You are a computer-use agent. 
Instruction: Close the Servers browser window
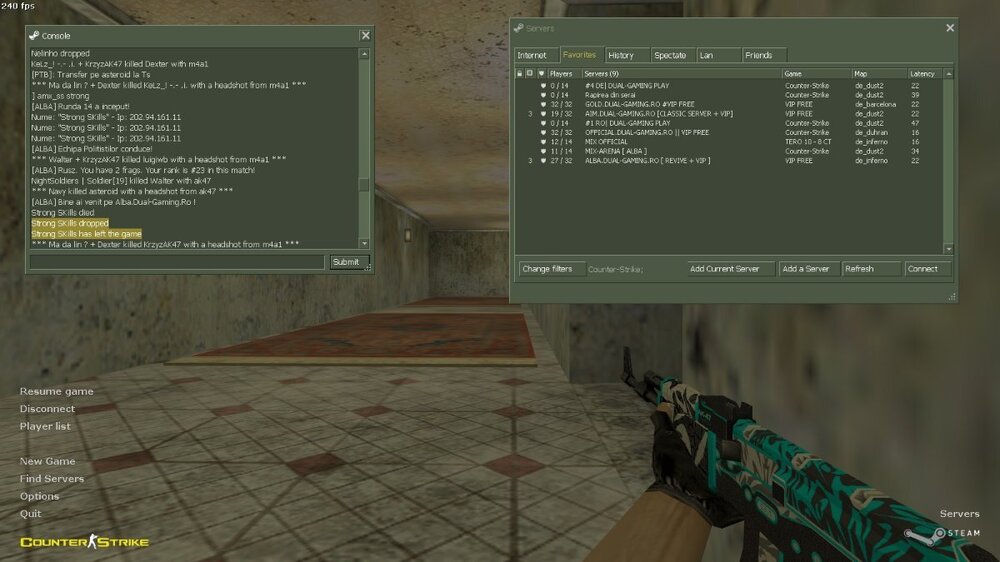(x=949, y=28)
